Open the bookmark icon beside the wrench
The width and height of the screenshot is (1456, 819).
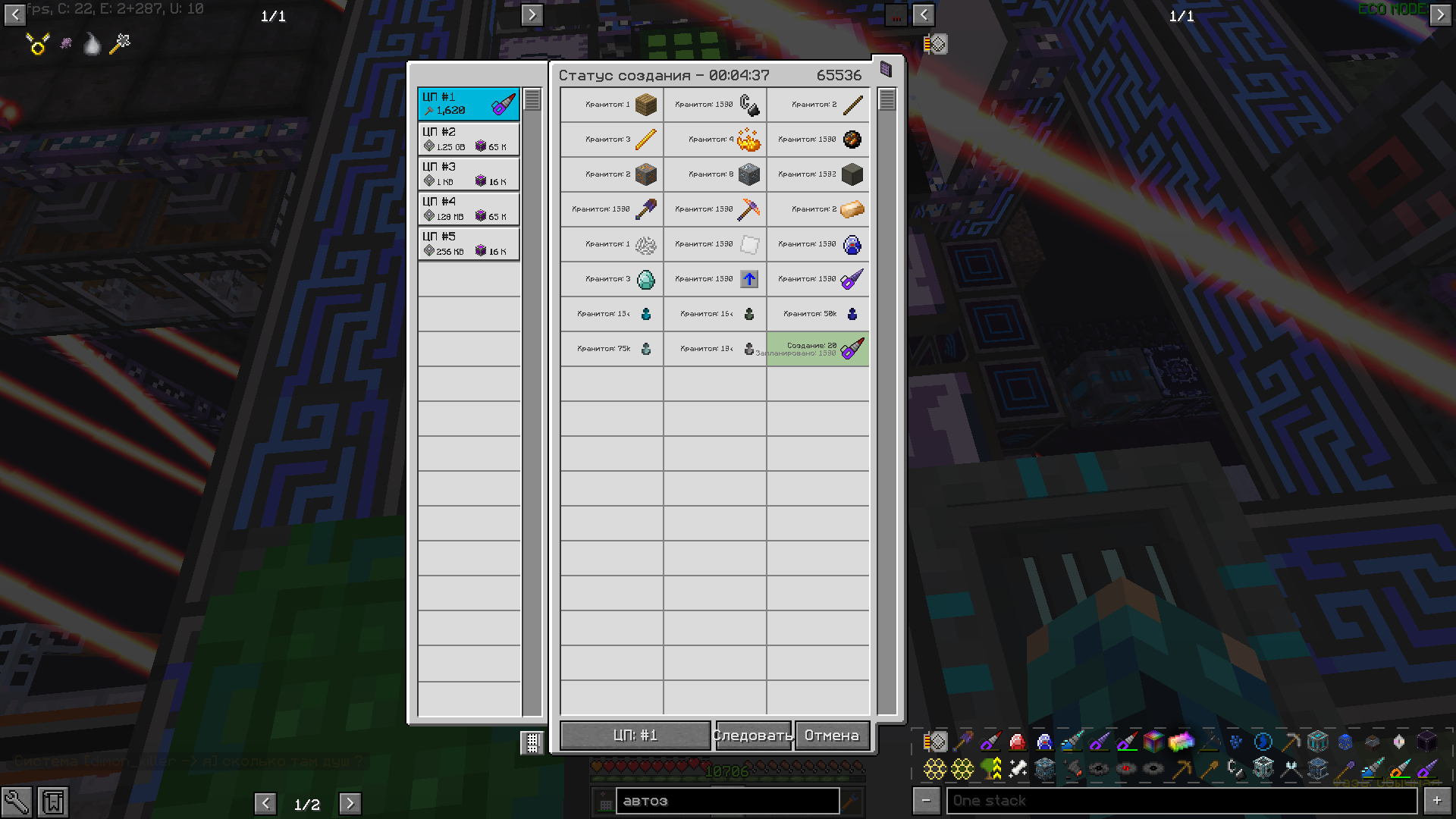[x=53, y=802]
